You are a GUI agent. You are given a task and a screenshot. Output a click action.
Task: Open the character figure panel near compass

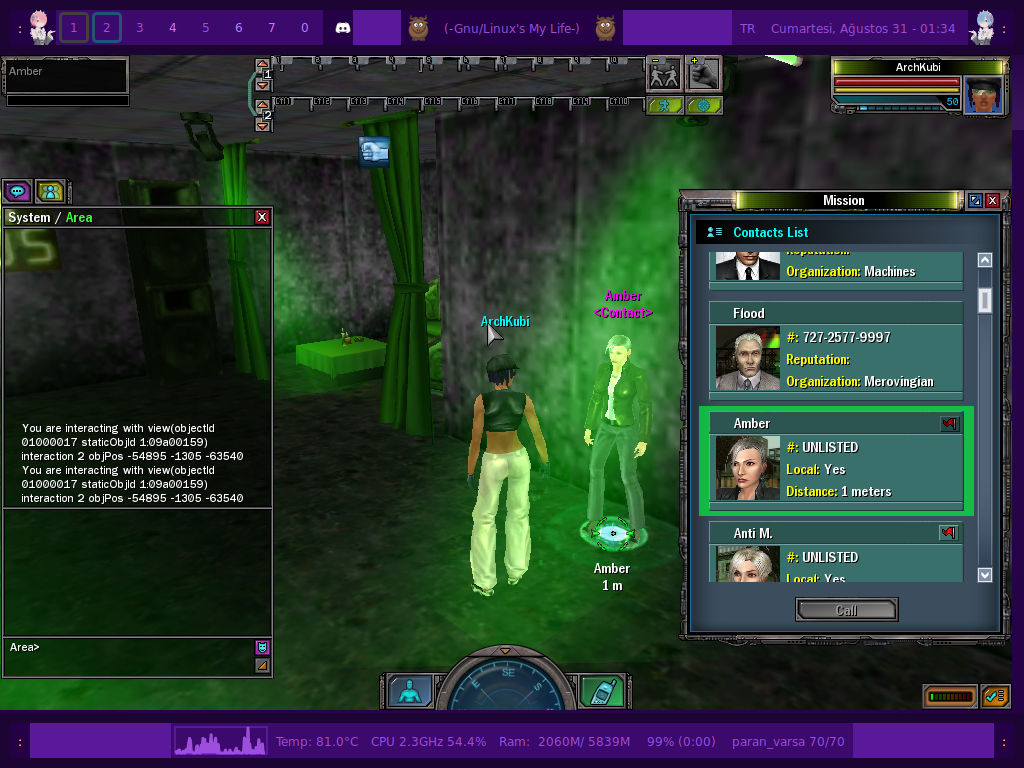pos(410,691)
